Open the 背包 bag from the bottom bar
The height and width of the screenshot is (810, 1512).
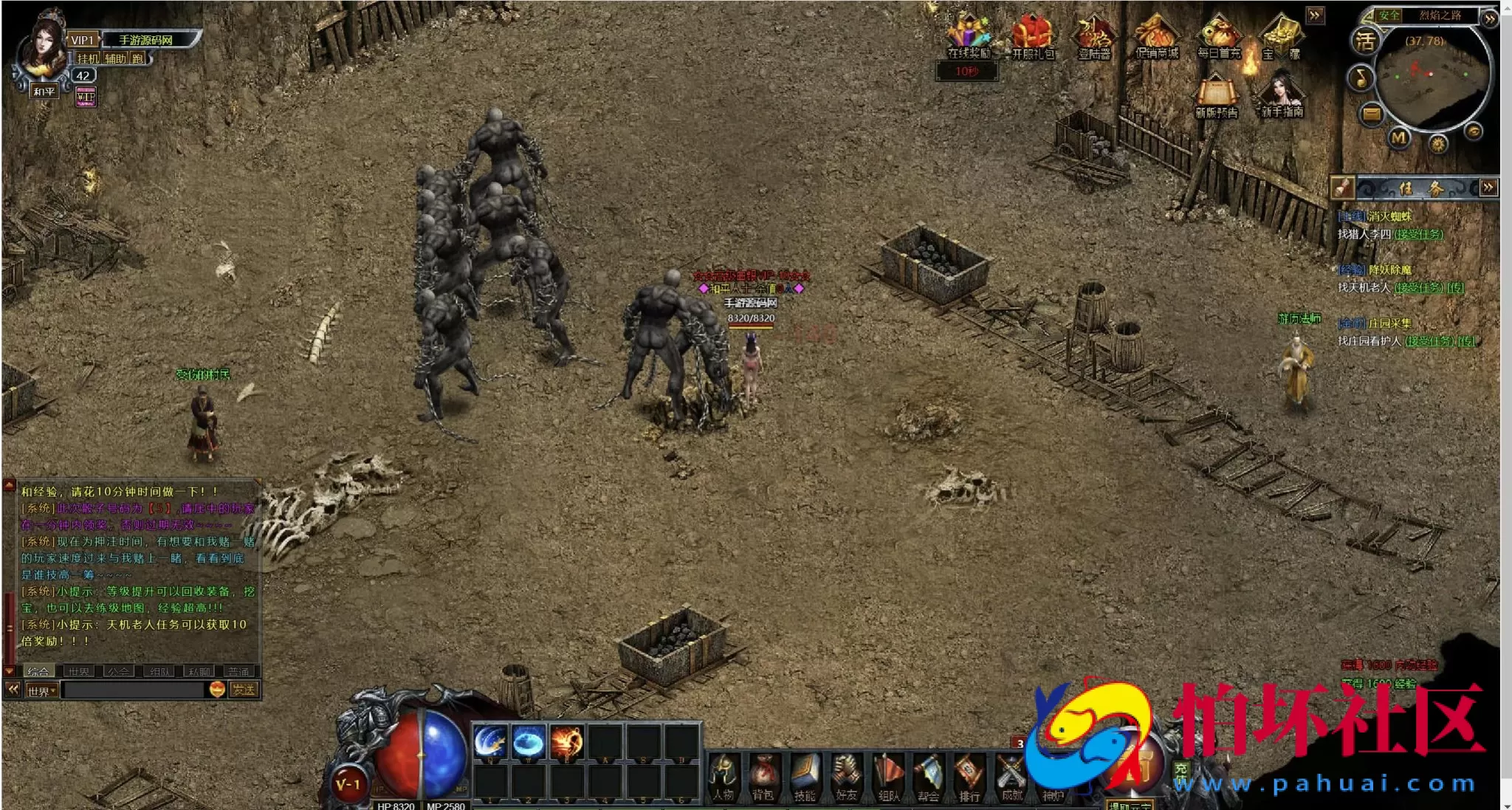(763, 777)
